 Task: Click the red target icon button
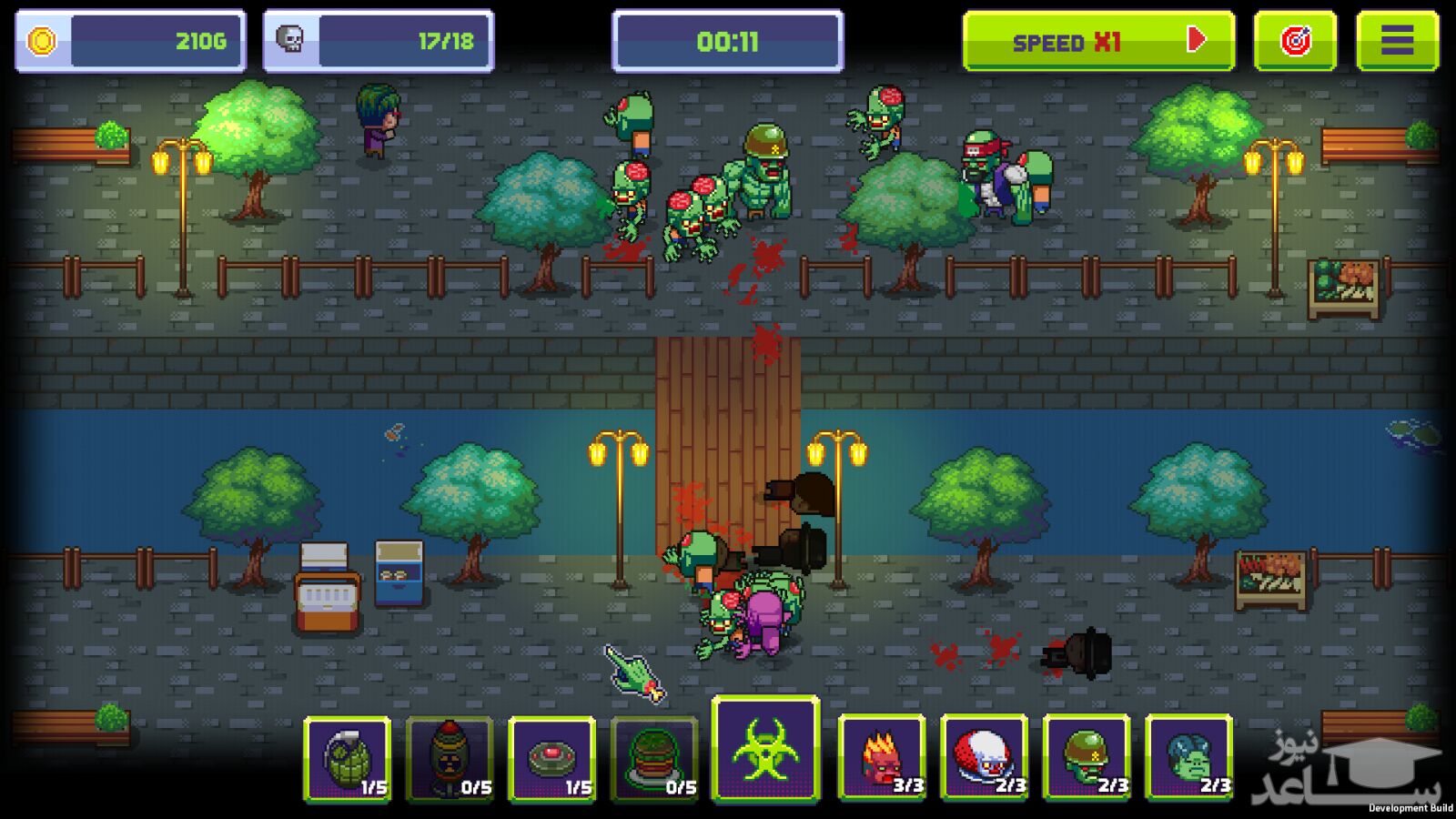(x=1295, y=41)
